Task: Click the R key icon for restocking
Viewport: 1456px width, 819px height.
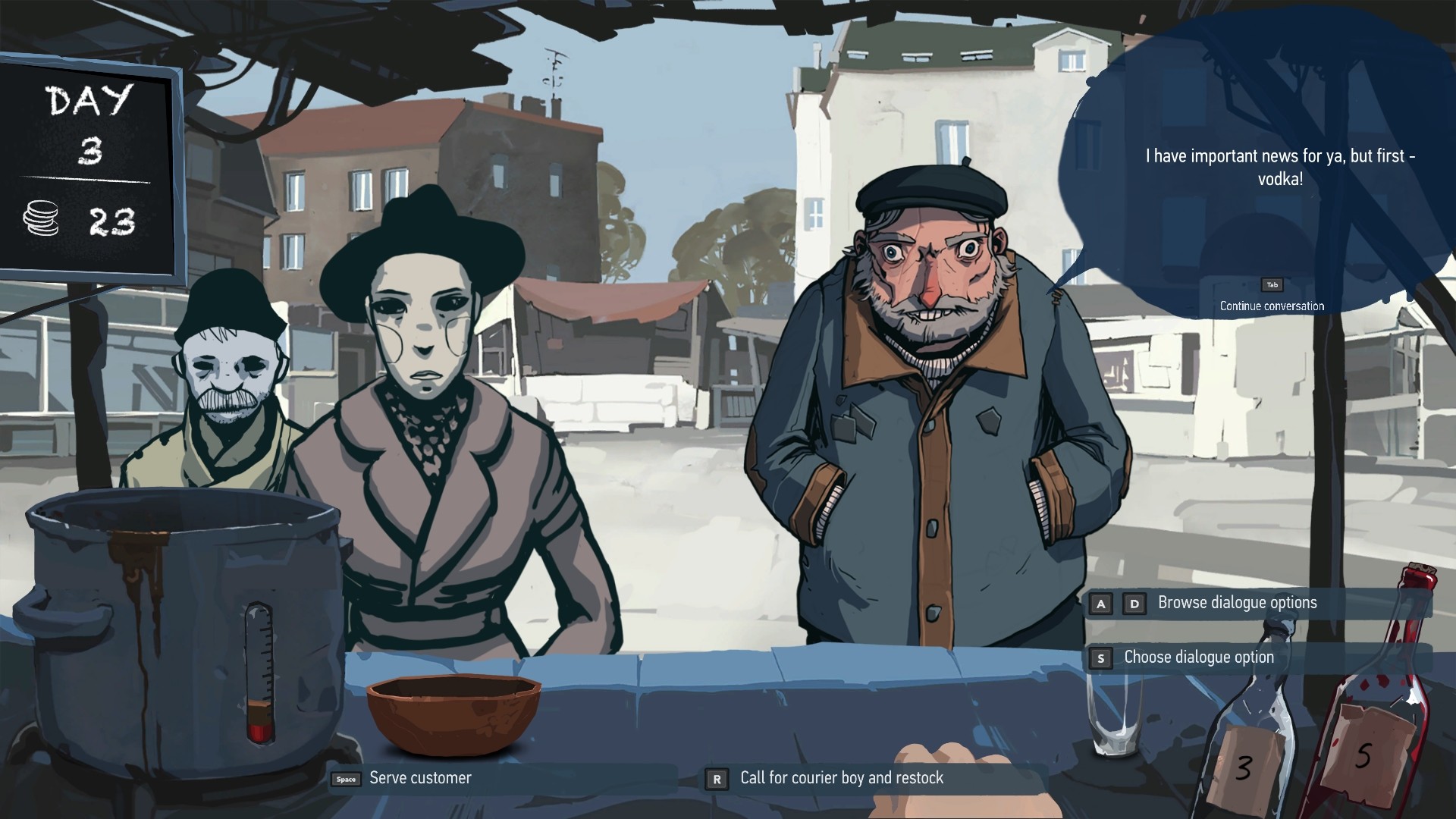Action: click(x=716, y=777)
